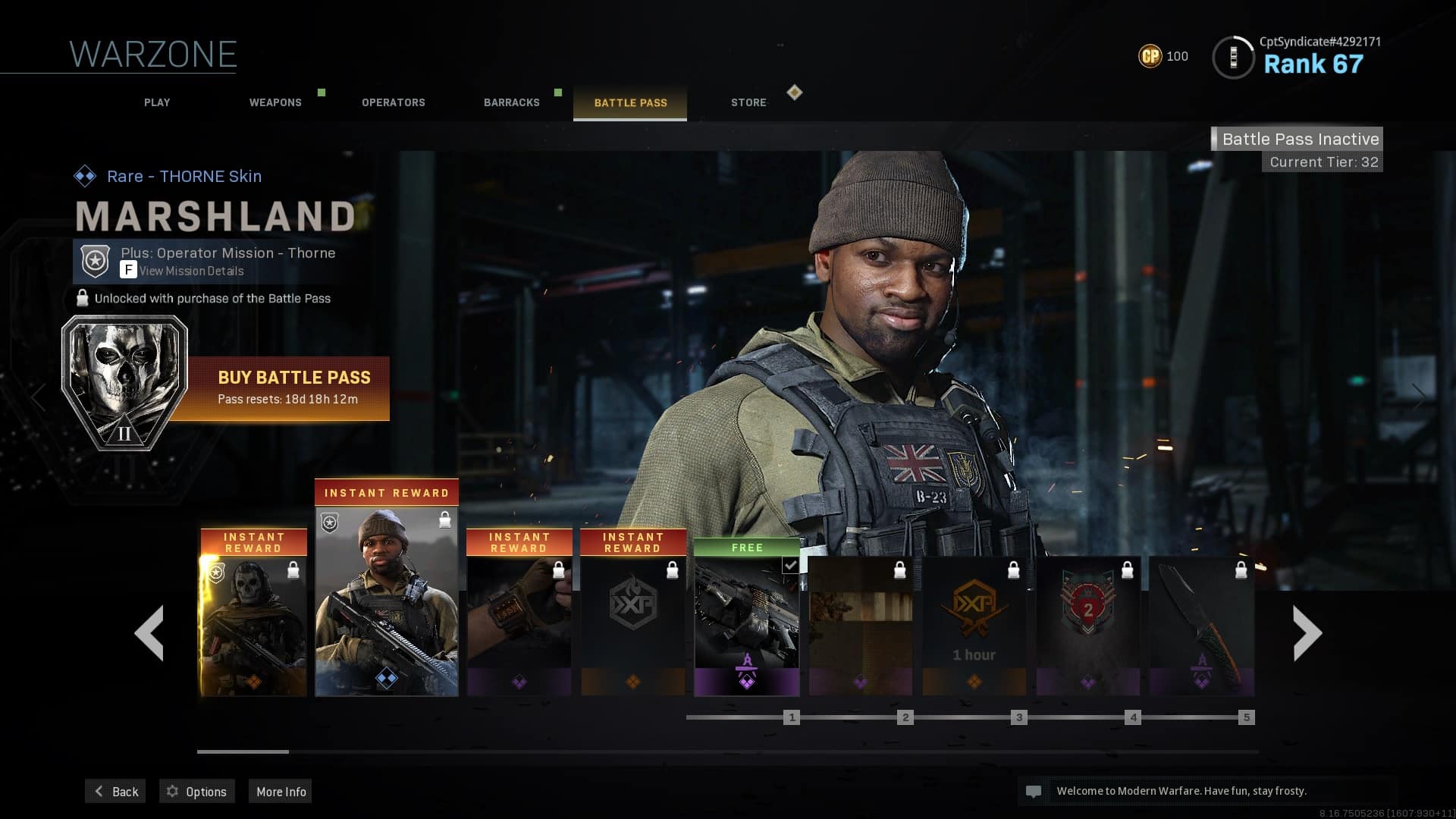Click the More Info button

[281, 791]
